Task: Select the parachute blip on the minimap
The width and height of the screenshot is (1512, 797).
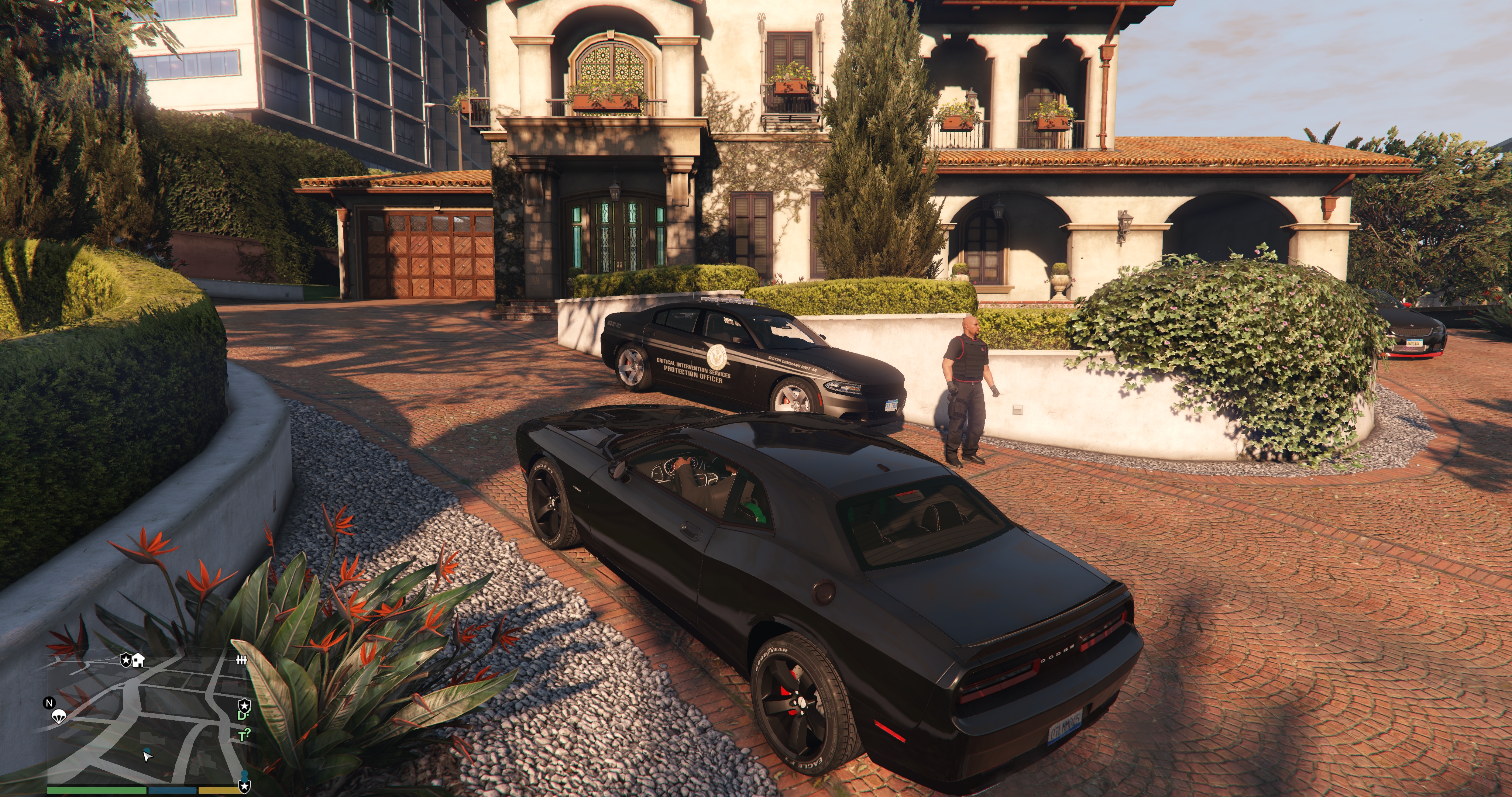Action: point(58,715)
